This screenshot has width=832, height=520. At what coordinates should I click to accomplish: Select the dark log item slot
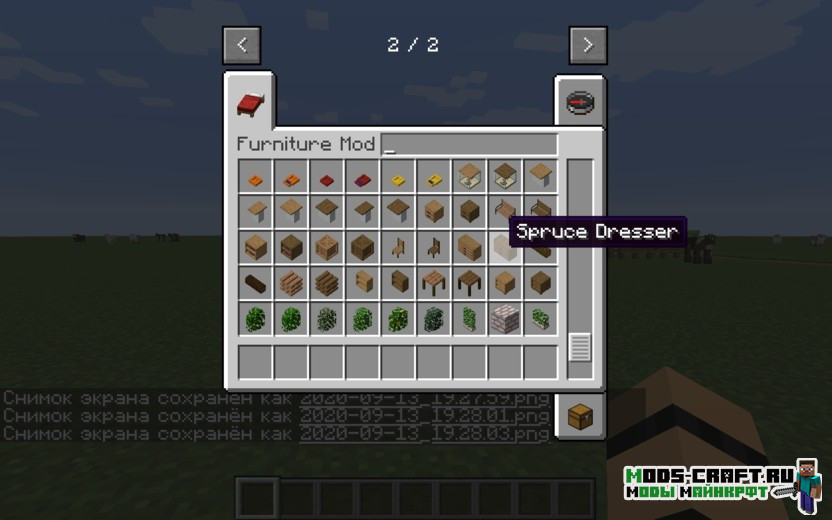256,283
